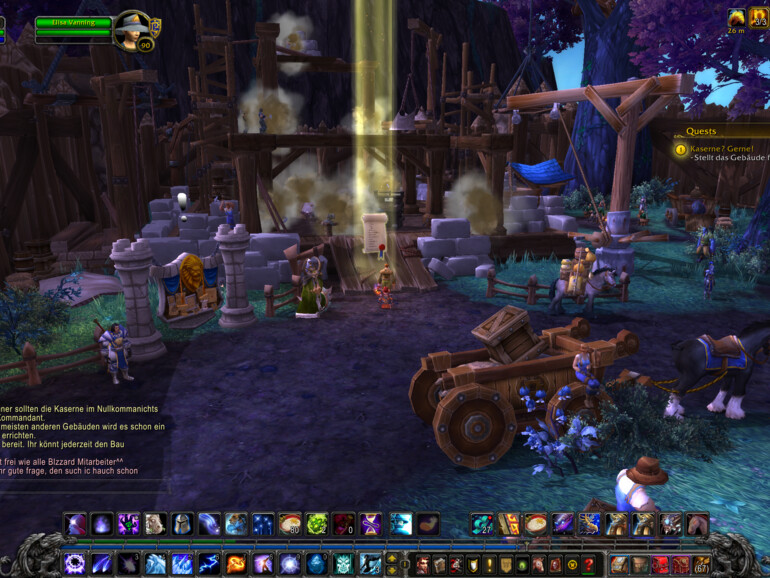Cast the icy skull ability
The image size is (770, 578).
tap(343, 564)
